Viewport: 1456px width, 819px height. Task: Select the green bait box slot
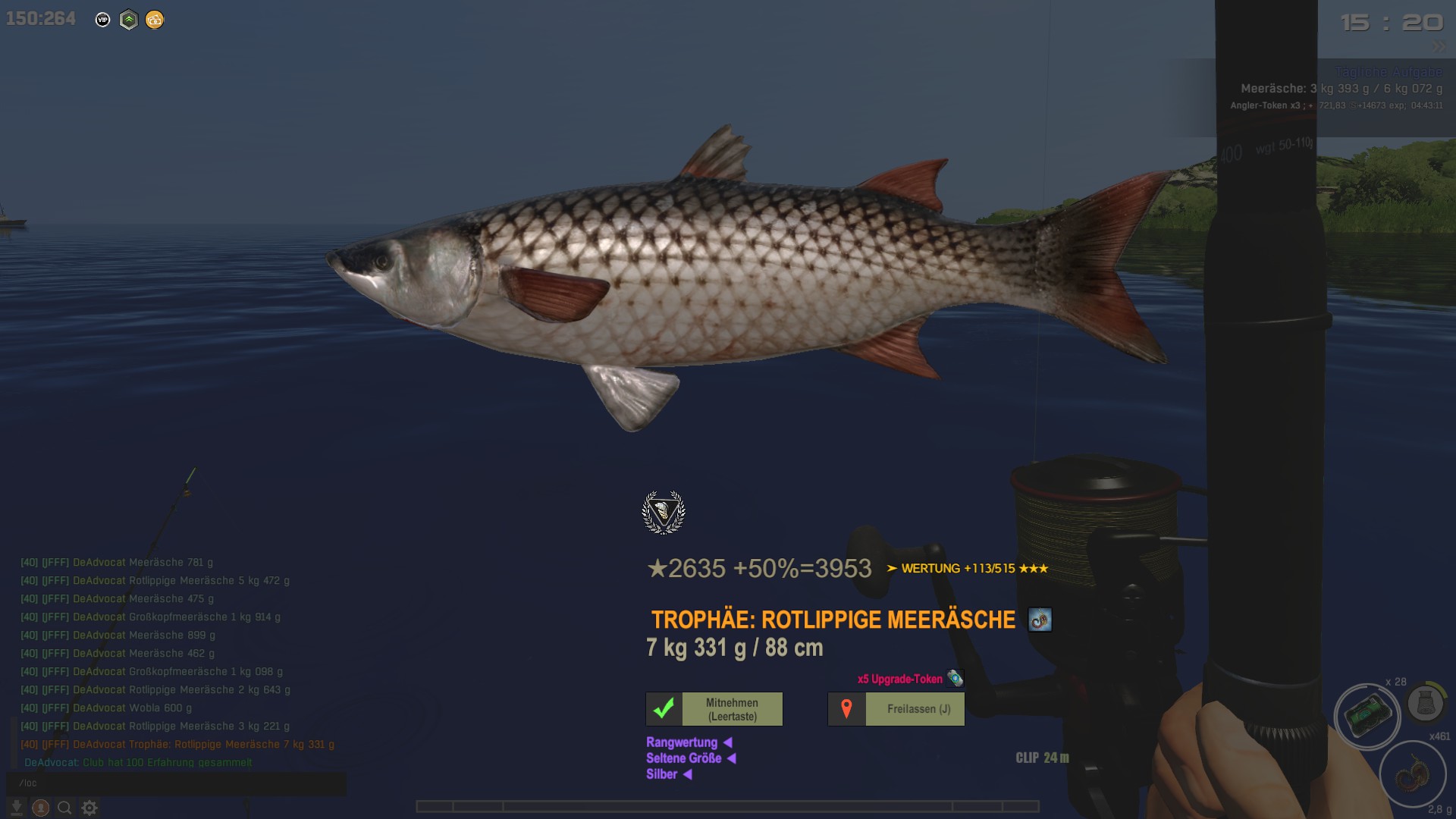click(1367, 716)
